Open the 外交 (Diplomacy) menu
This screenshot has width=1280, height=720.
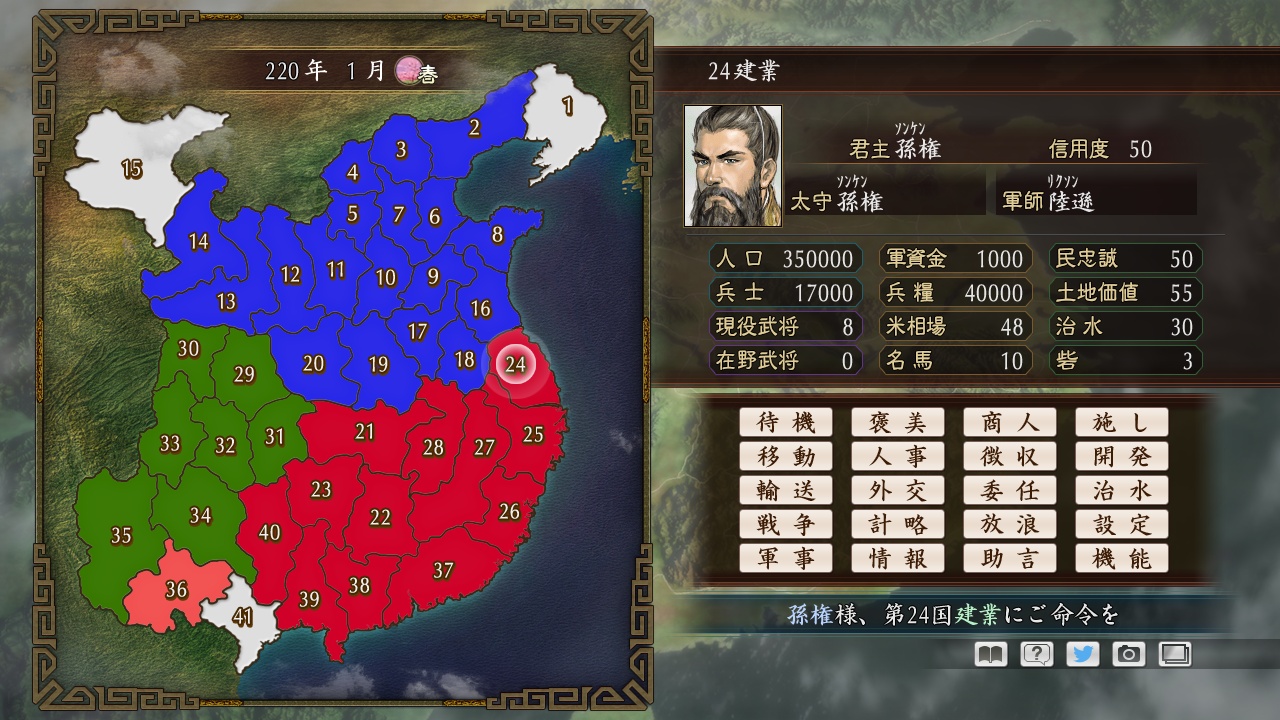coord(898,490)
